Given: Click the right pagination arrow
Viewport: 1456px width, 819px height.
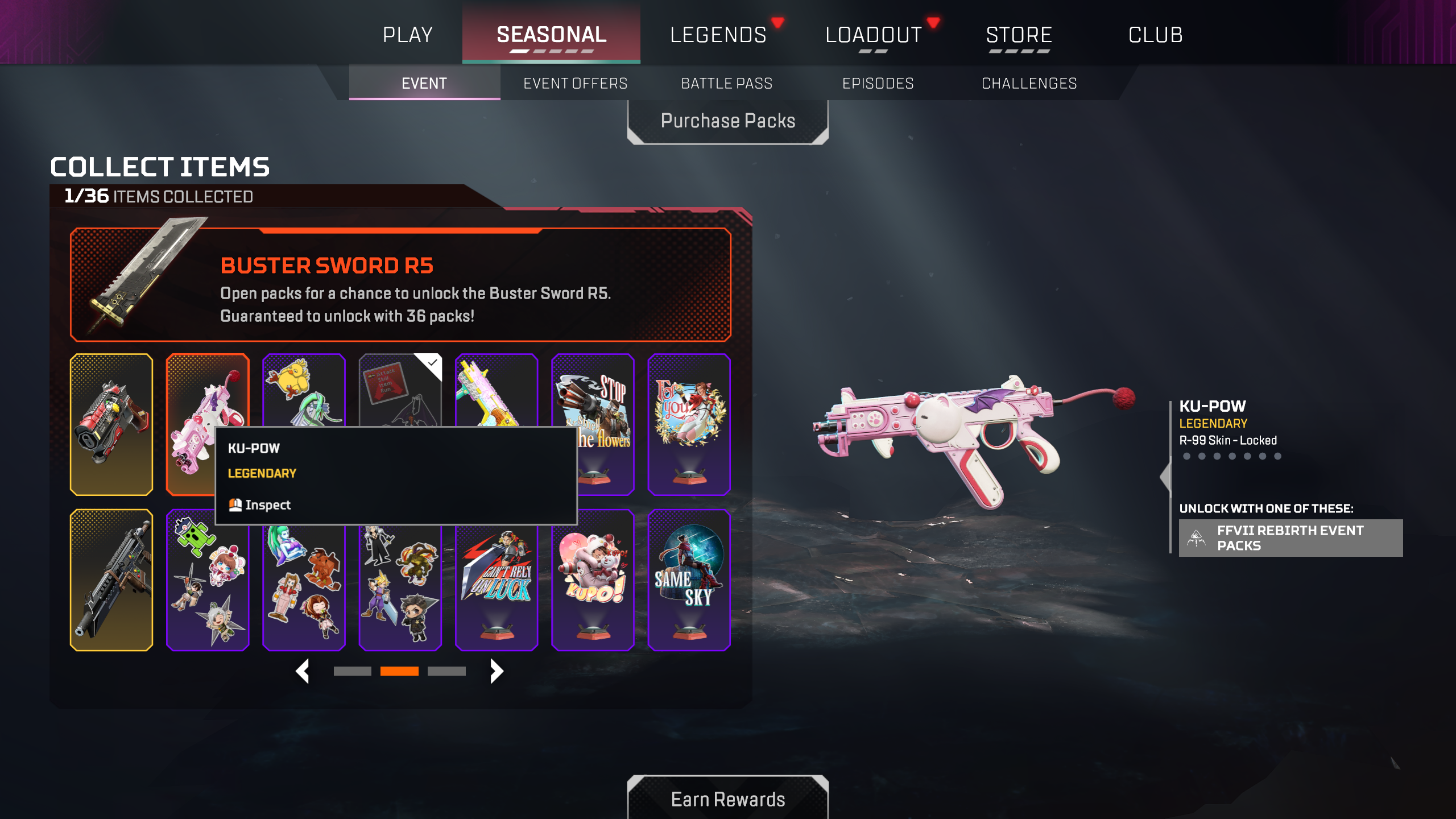Looking at the screenshot, I should pos(497,671).
